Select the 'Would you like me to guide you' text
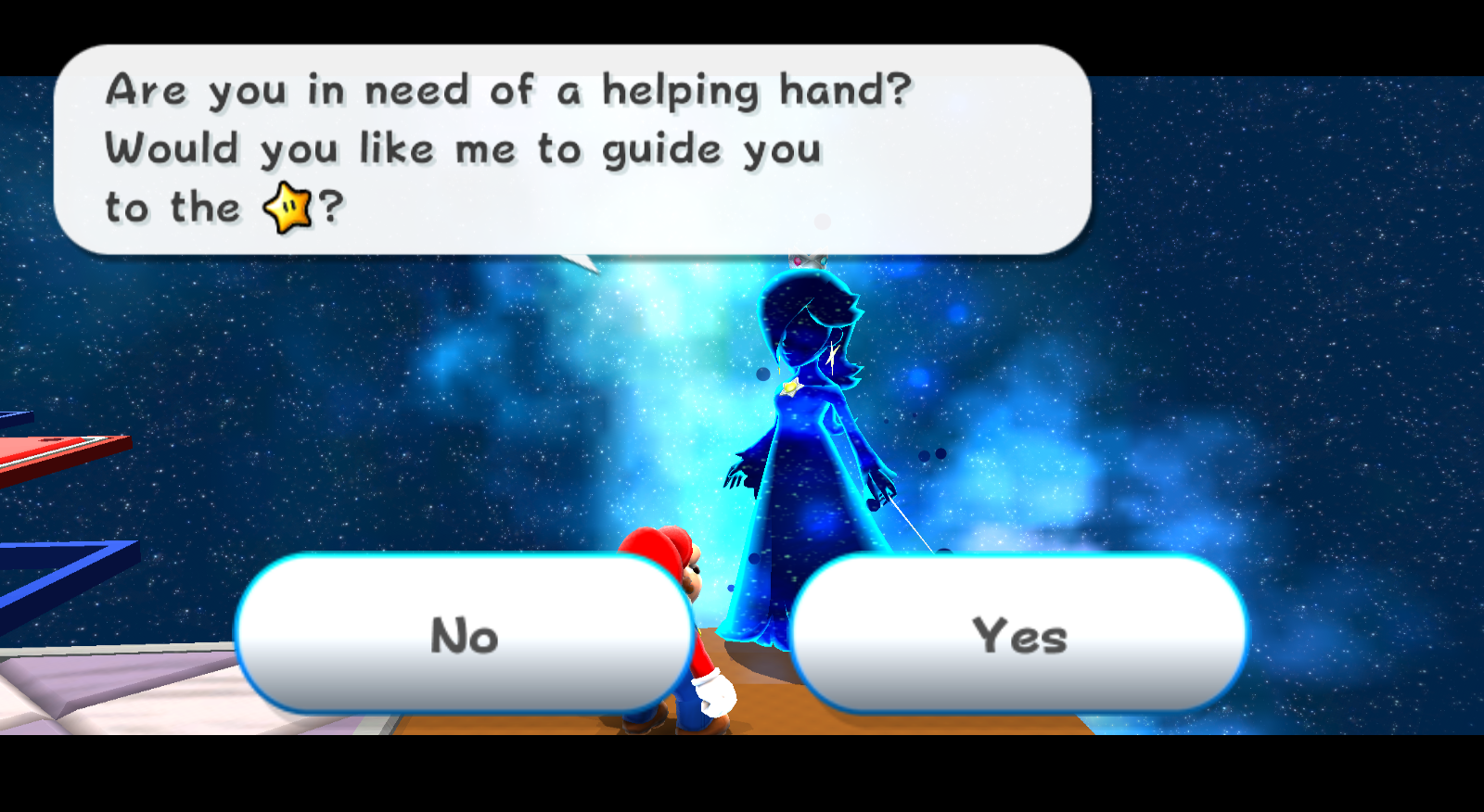This screenshot has height=812, width=1484. pyautogui.click(x=464, y=148)
